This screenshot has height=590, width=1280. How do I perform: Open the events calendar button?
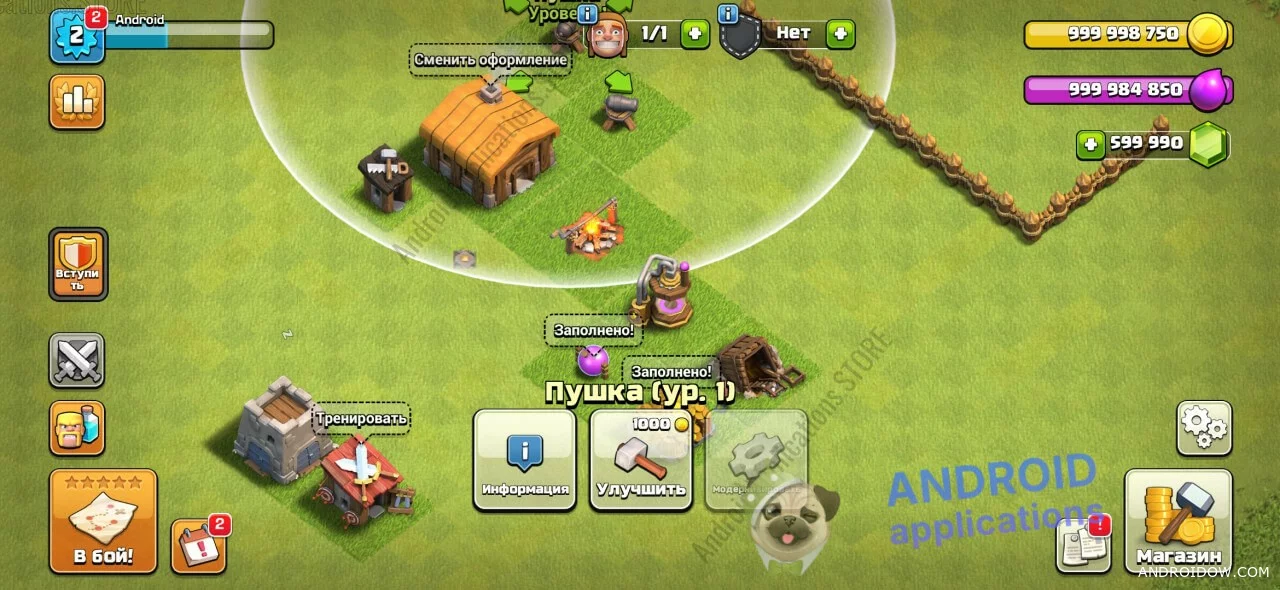(197, 546)
